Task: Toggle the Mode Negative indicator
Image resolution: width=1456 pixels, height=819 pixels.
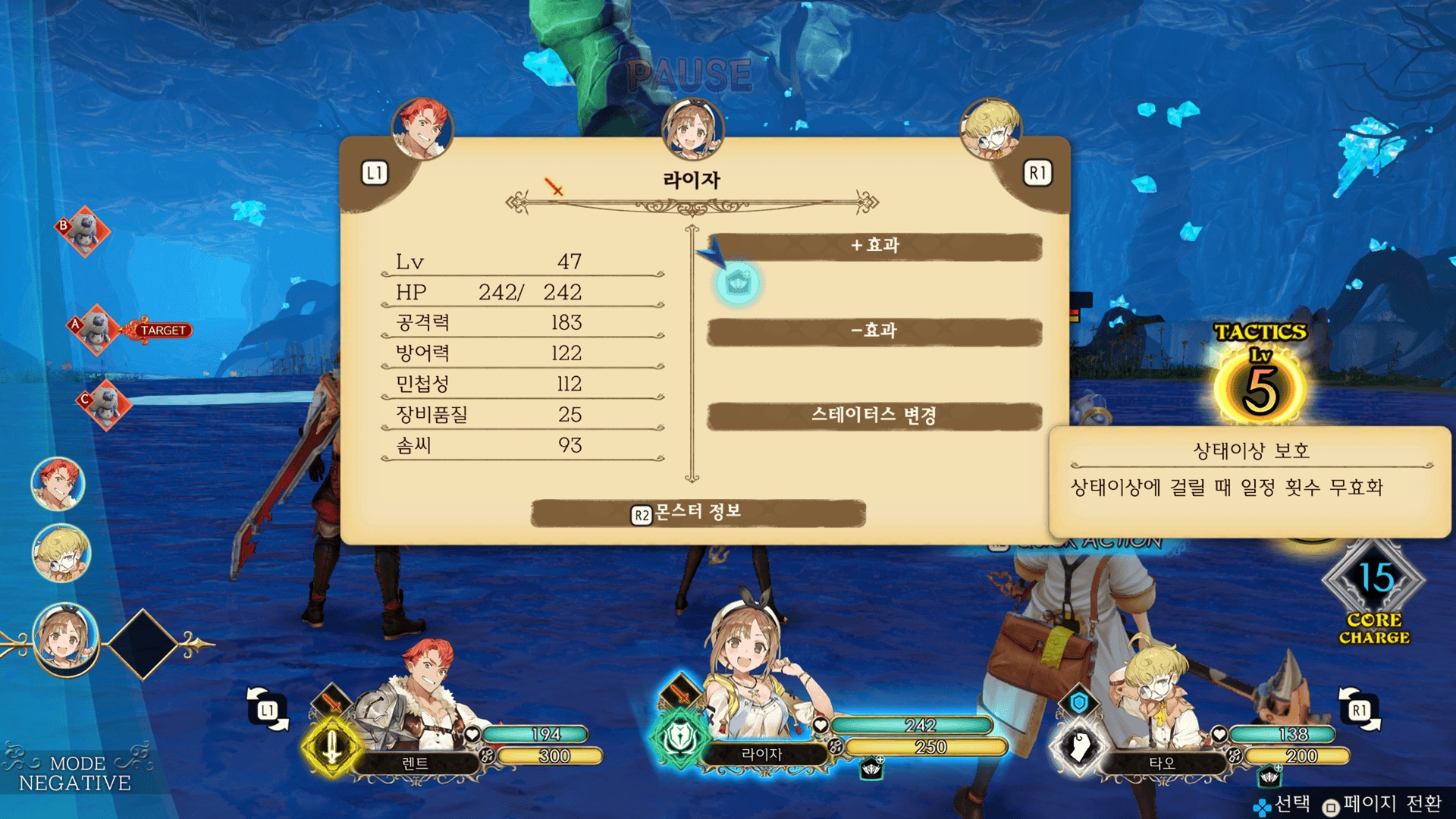Action: [75, 773]
